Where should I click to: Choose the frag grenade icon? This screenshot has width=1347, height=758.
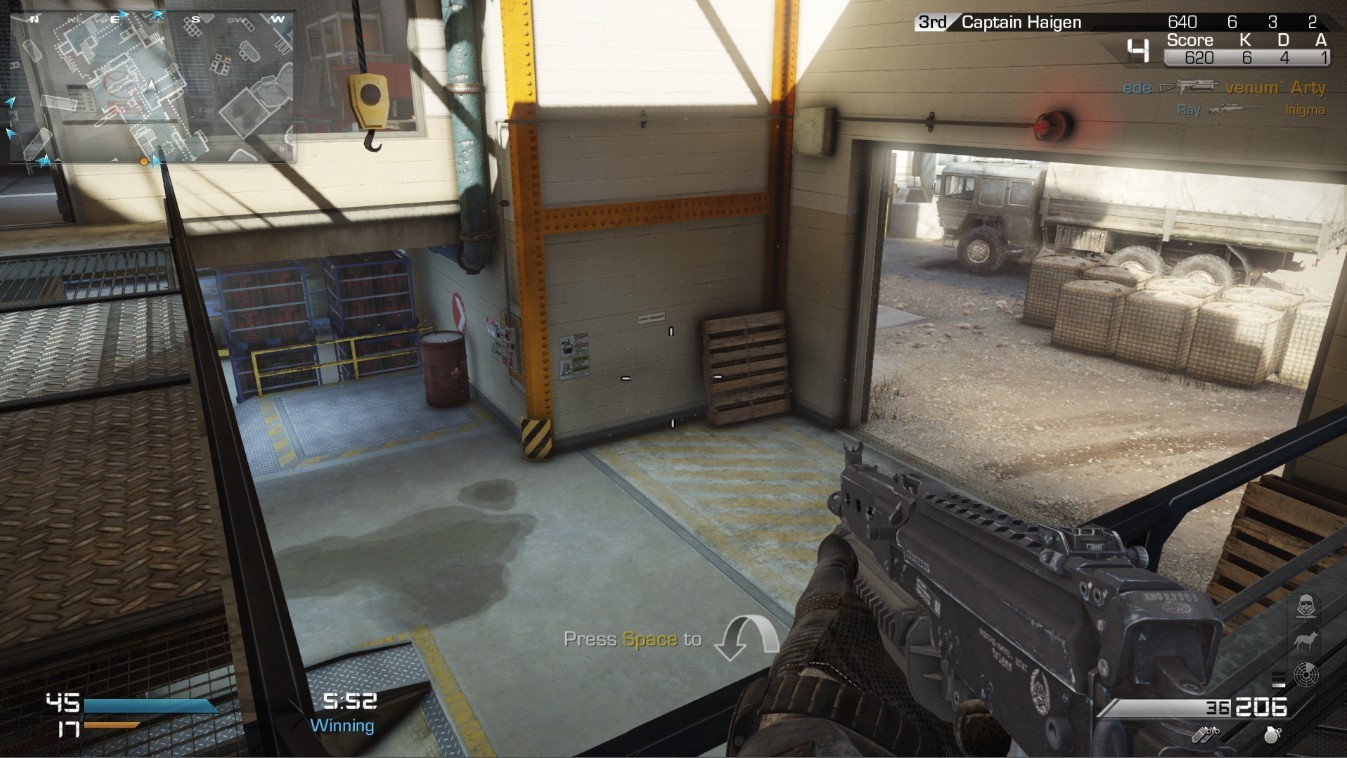pos(1273,734)
